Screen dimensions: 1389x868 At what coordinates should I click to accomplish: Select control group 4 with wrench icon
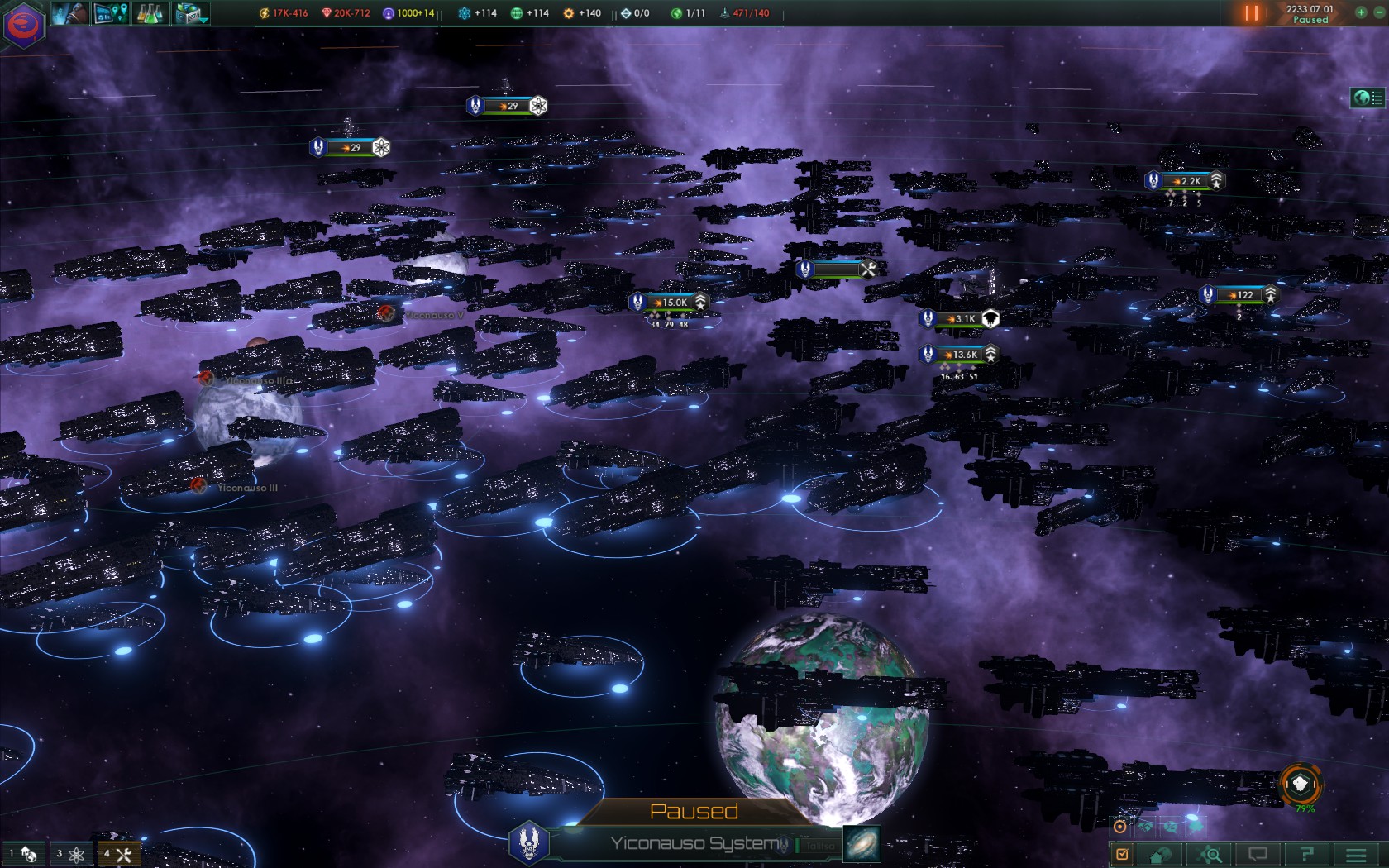(x=118, y=854)
